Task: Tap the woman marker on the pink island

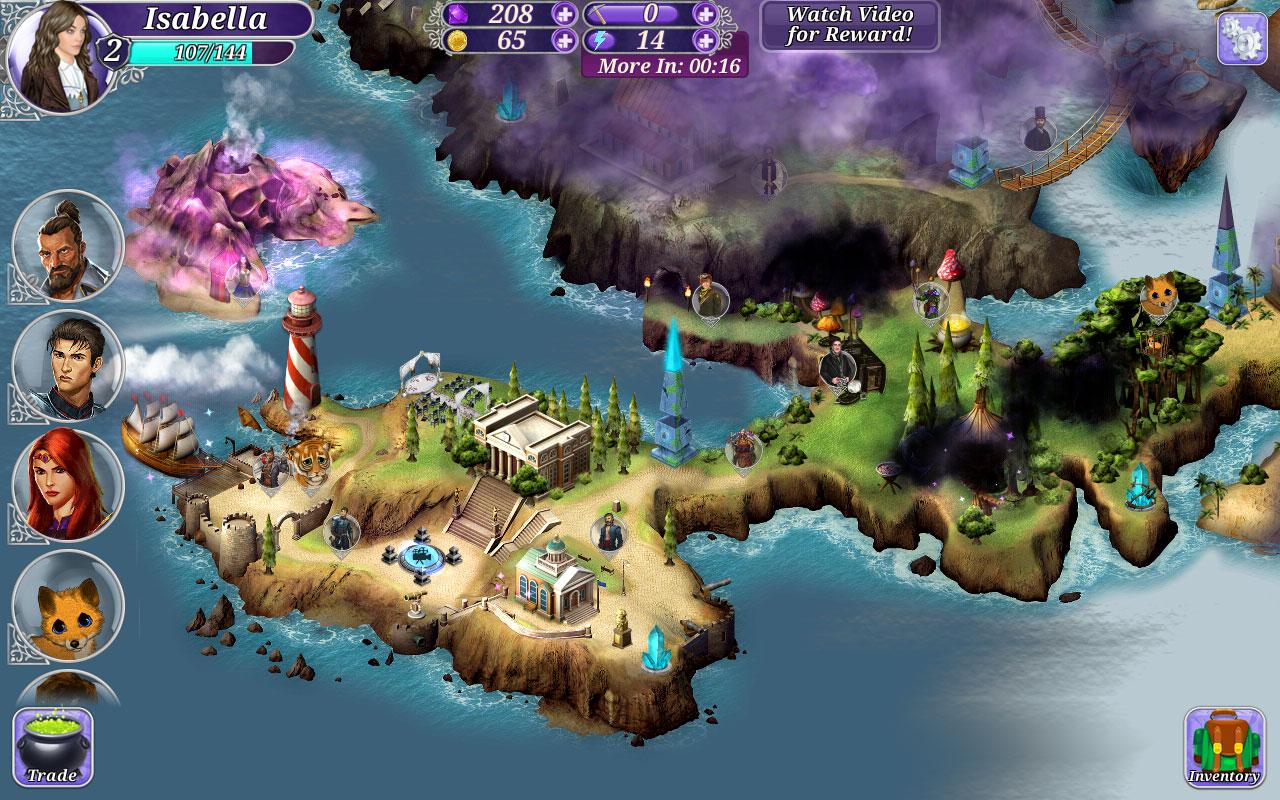Action: (x=242, y=277)
